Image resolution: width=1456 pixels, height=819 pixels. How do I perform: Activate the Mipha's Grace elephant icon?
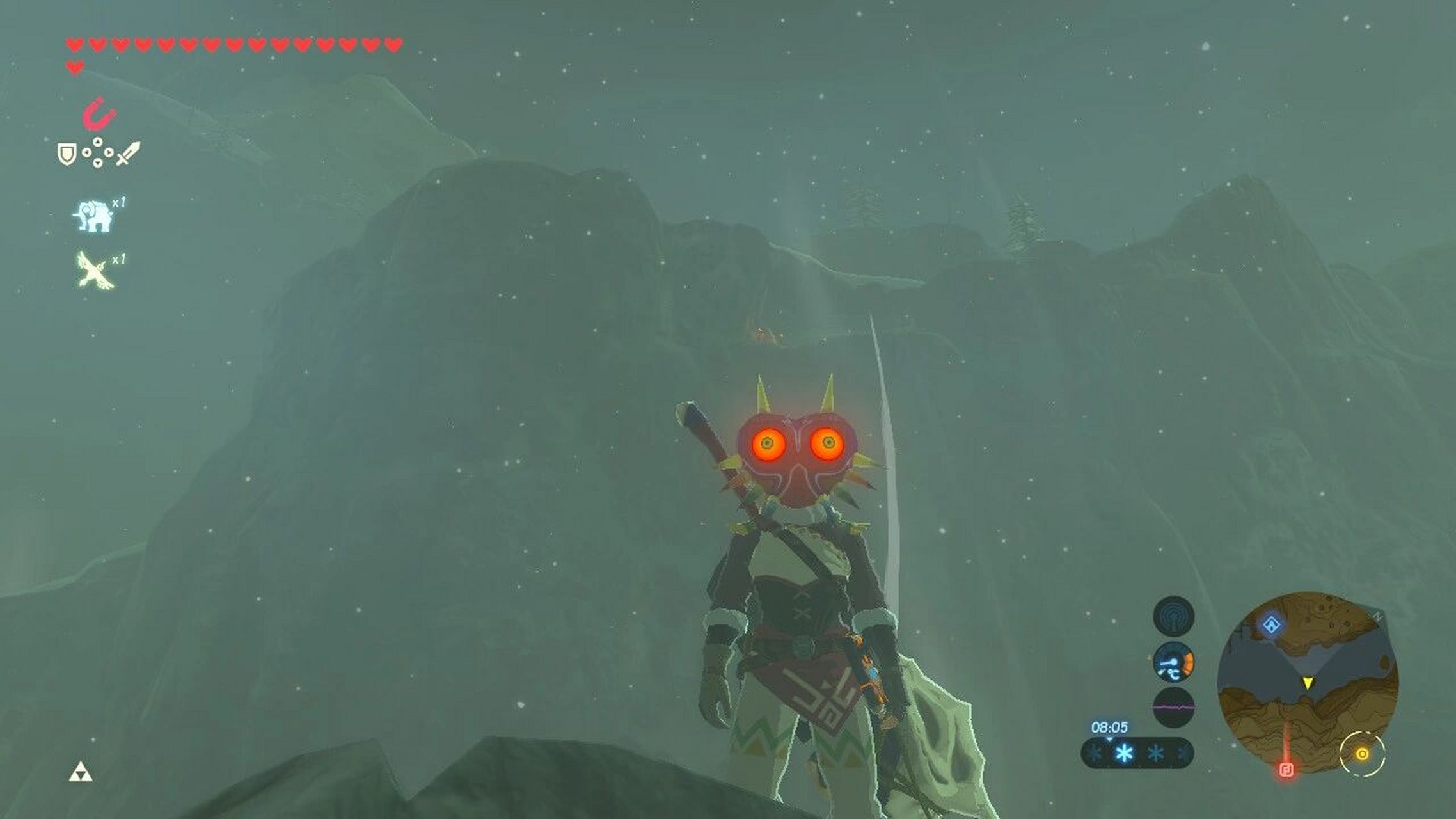pos(95,216)
